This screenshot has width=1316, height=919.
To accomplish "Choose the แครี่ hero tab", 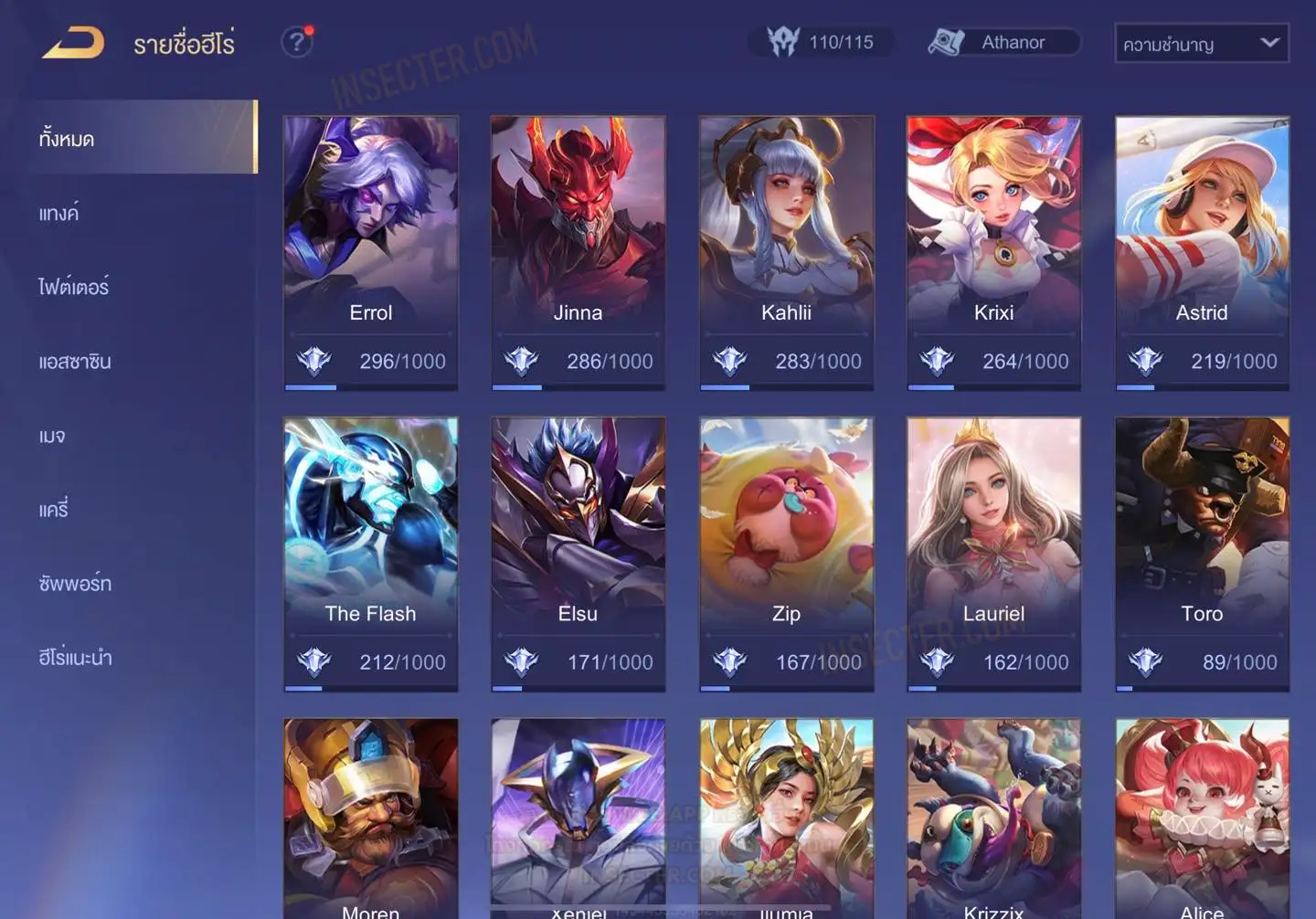I will click(x=54, y=510).
